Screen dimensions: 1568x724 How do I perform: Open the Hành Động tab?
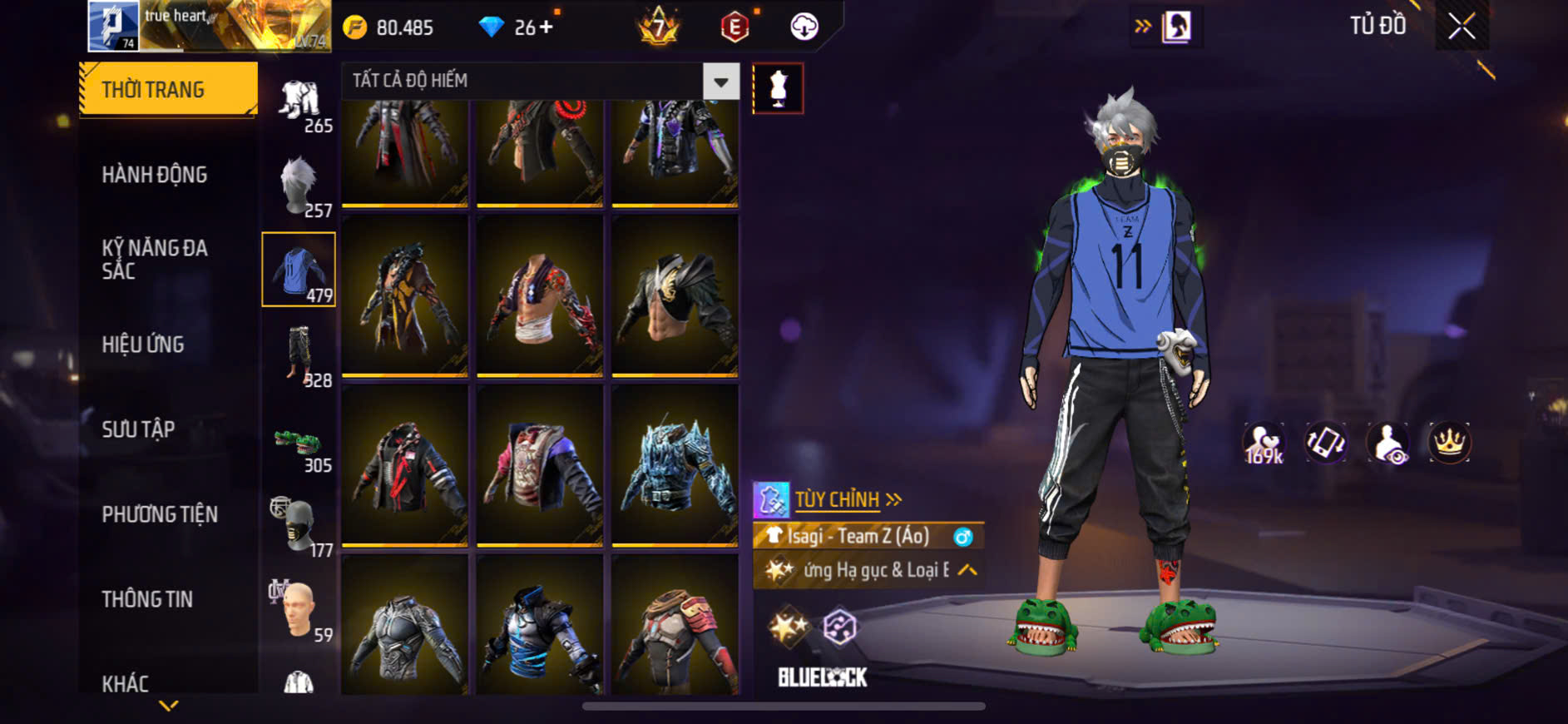[x=155, y=175]
